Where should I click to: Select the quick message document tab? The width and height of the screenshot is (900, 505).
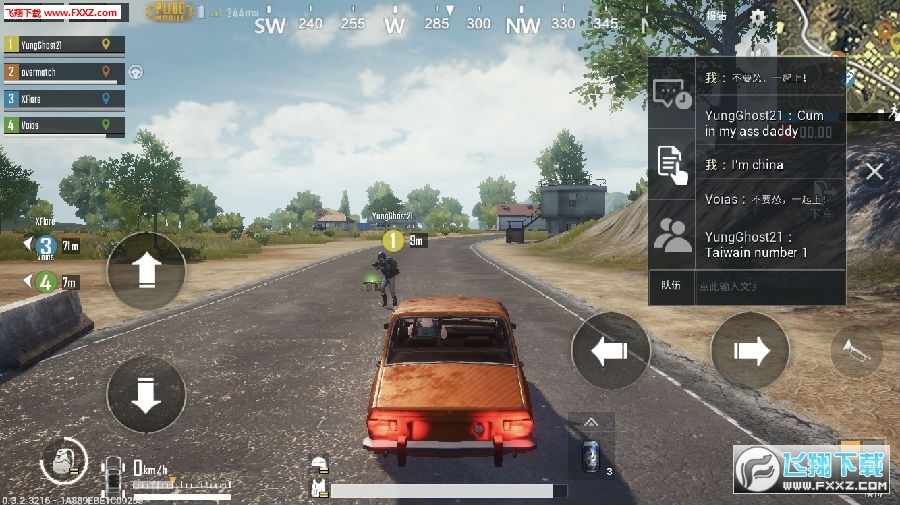pos(672,163)
